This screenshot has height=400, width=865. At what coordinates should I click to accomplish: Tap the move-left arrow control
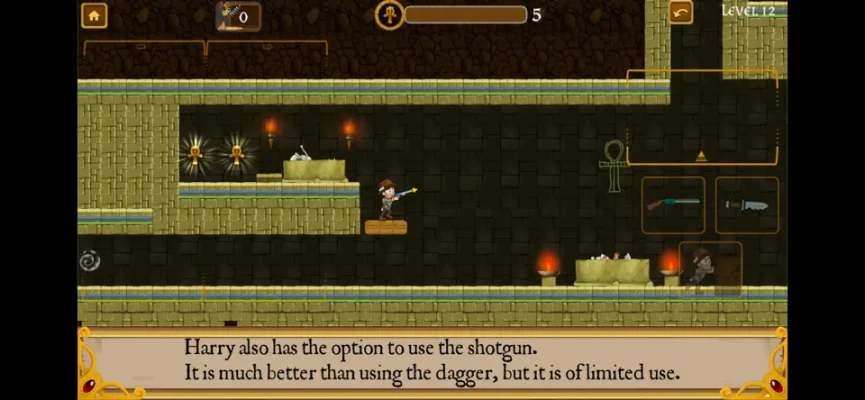click(143, 49)
